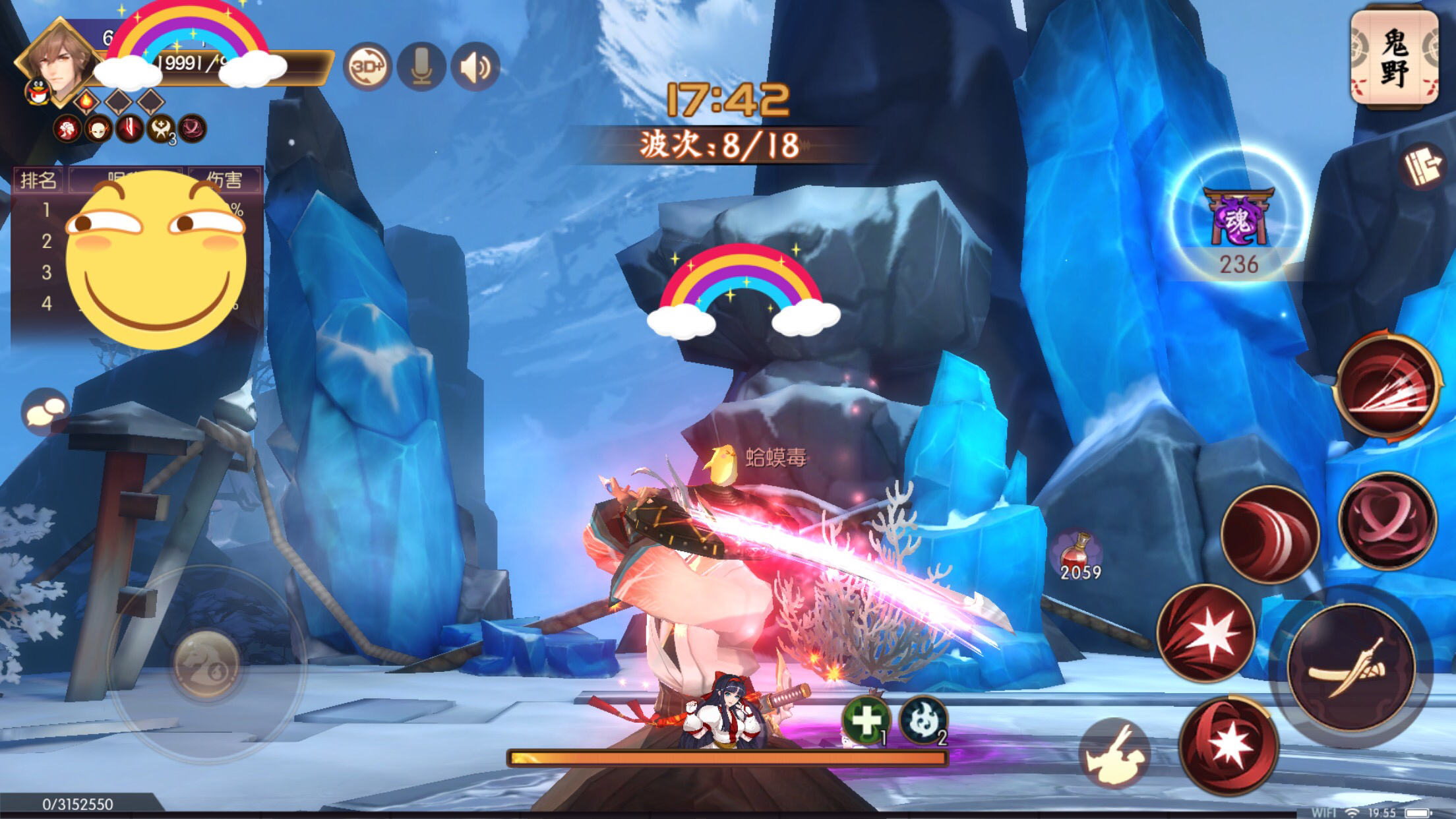Toggle the speaker sound icon
Screen dimensions: 1456x819
[x=475, y=67]
